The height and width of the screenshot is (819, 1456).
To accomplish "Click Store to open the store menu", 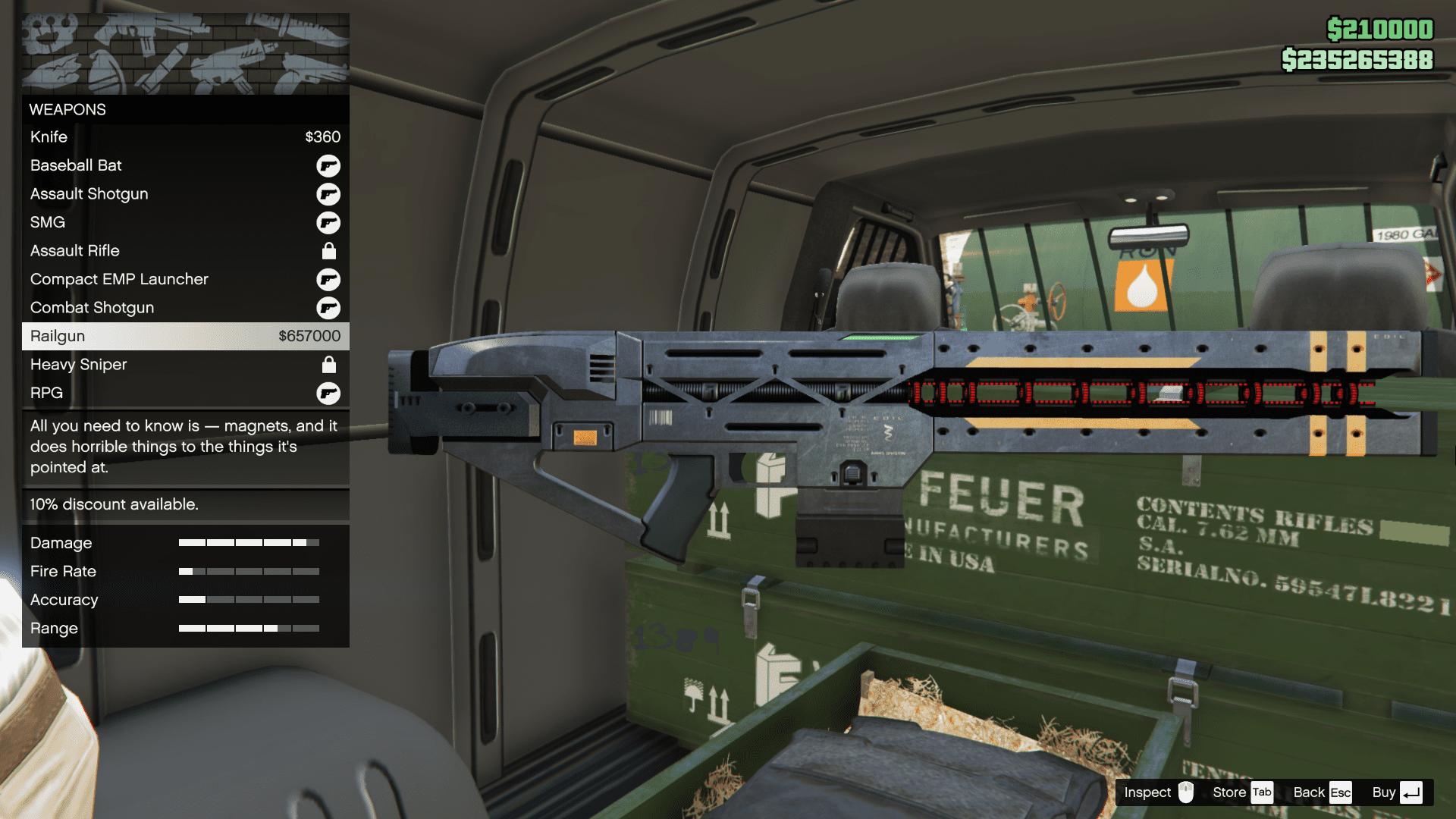I will coord(1228,792).
